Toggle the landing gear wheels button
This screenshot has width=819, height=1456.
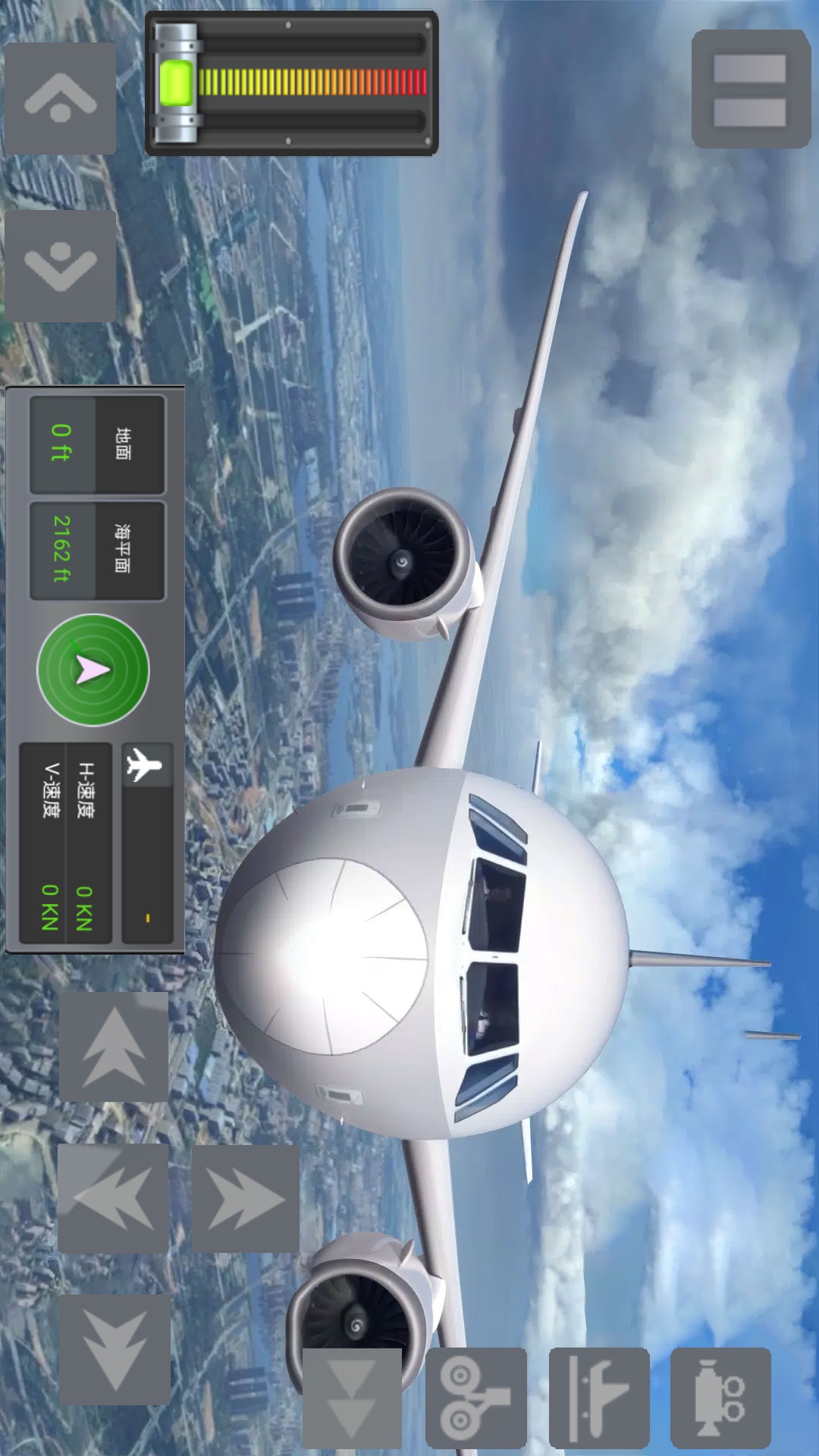coord(476,1398)
